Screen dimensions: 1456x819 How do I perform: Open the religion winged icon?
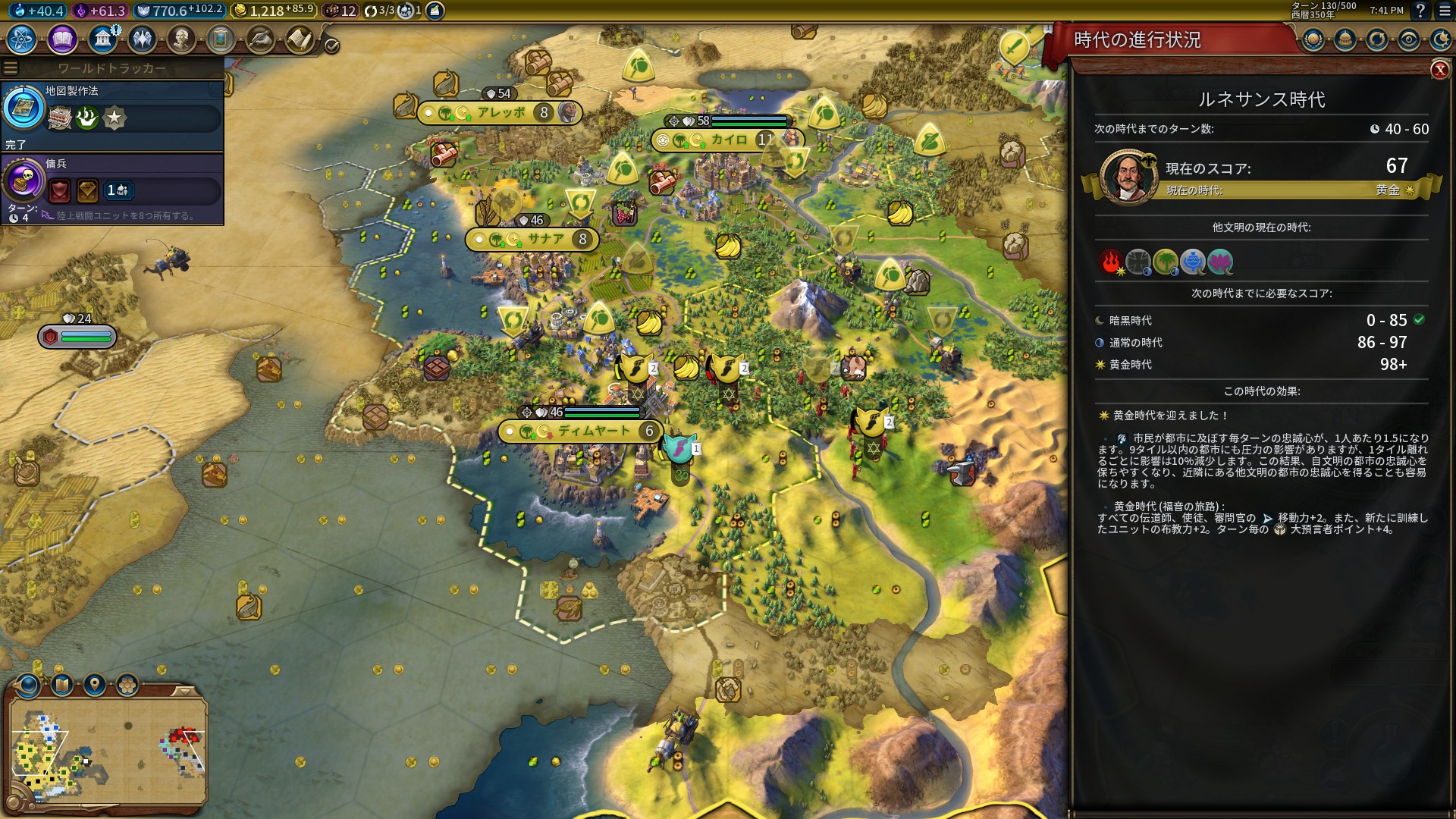click(x=142, y=39)
